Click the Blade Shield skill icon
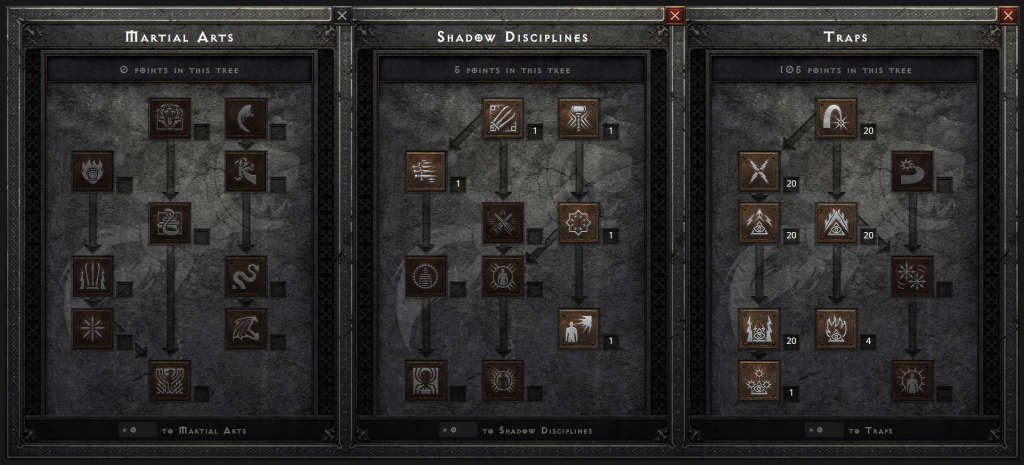This screenshot has width=1024, height=465. 912,380
